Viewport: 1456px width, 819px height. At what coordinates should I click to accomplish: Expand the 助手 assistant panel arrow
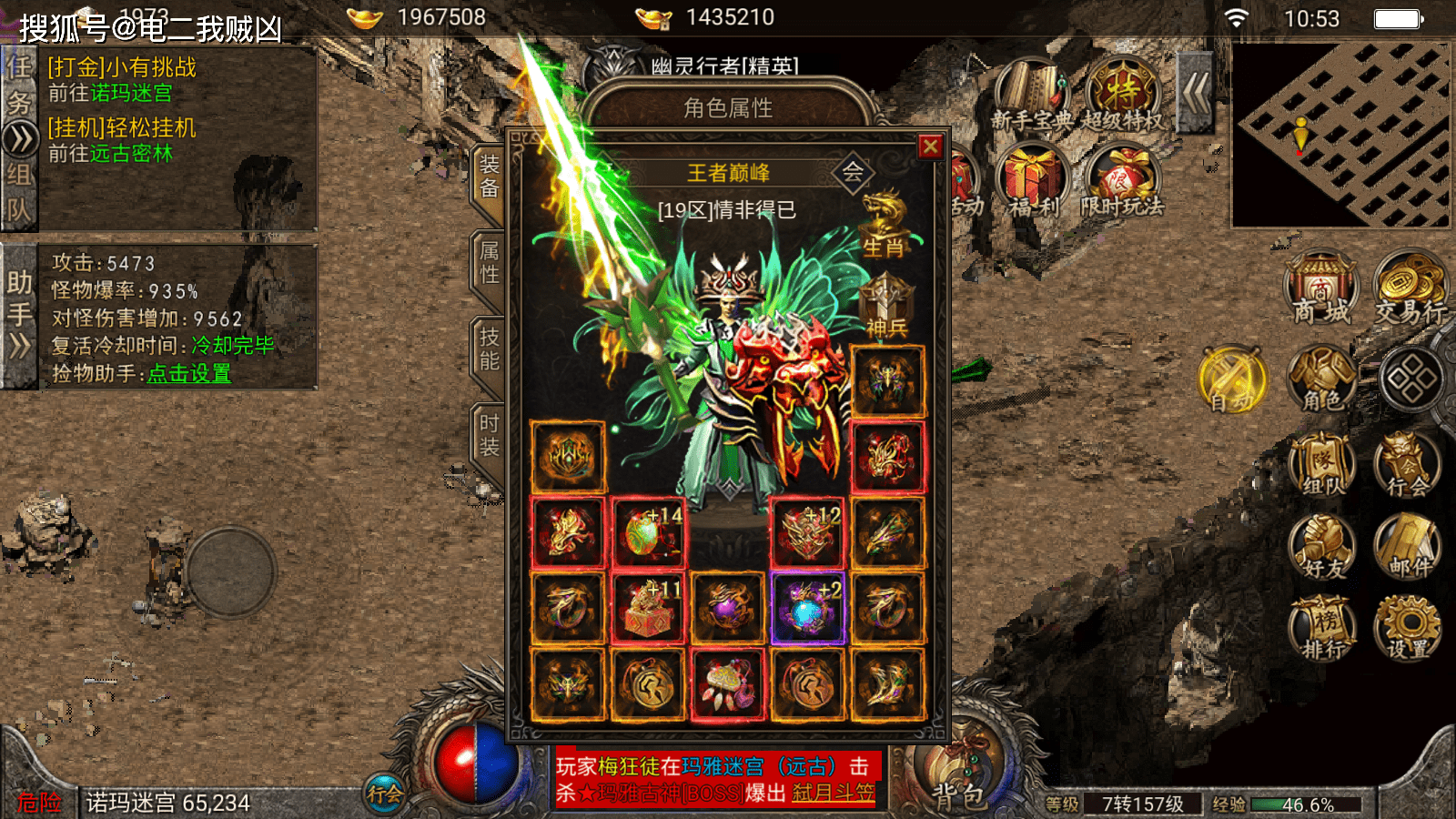pos(20,344)
